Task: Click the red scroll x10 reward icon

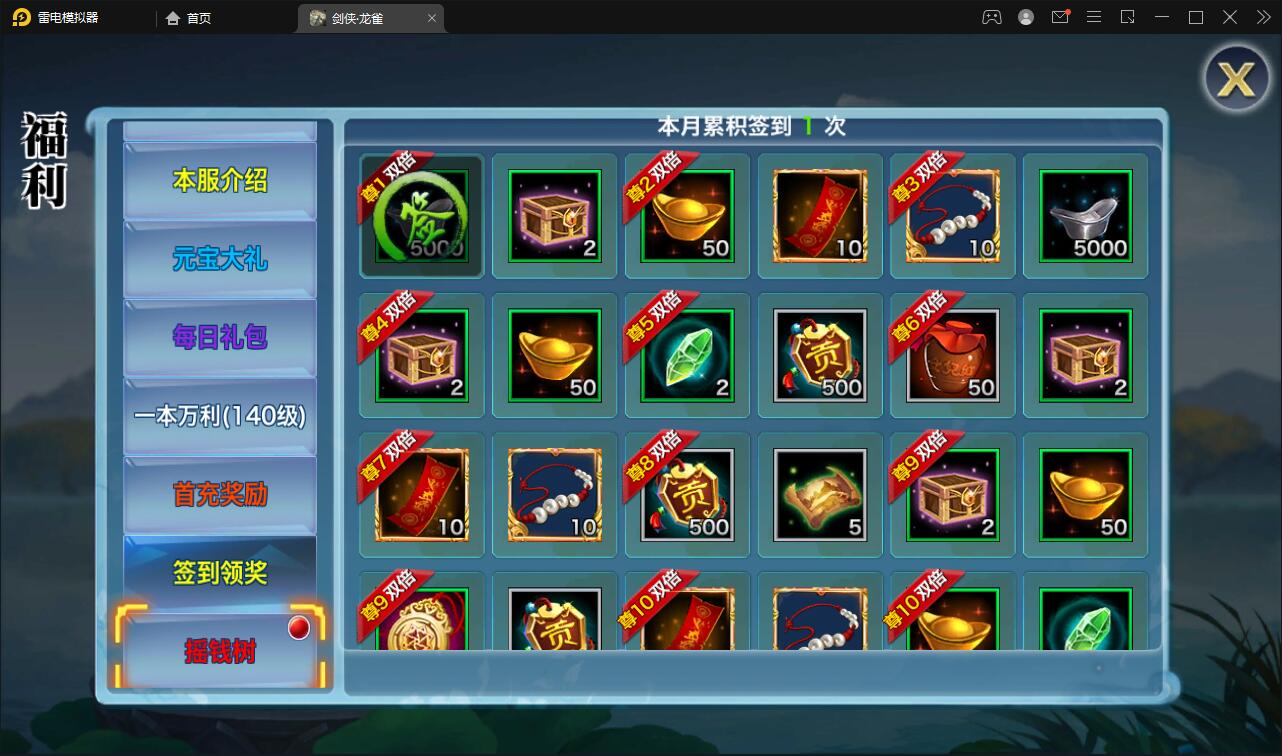Action: pos(820,215)
